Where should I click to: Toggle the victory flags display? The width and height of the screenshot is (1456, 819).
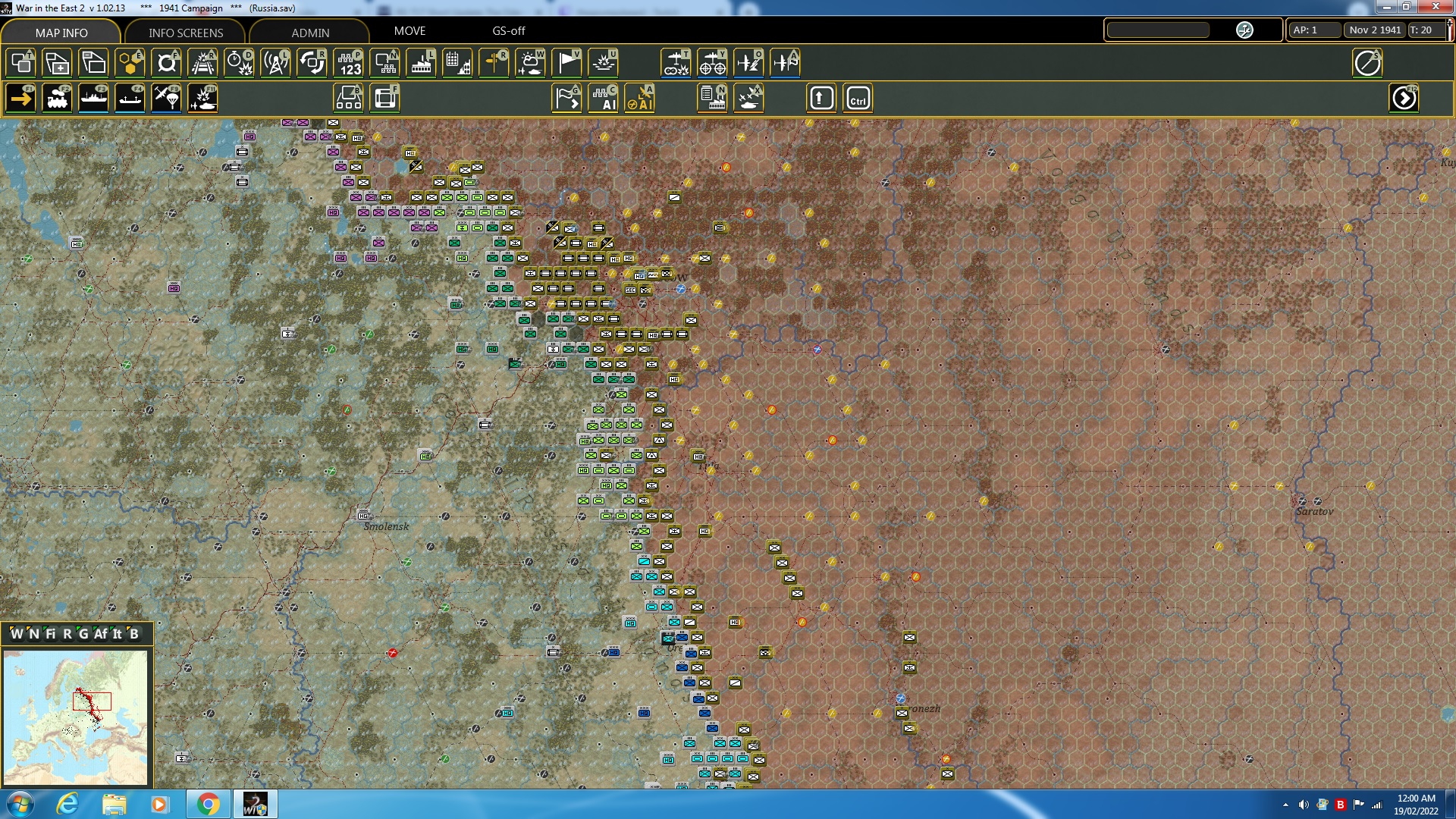566,63
